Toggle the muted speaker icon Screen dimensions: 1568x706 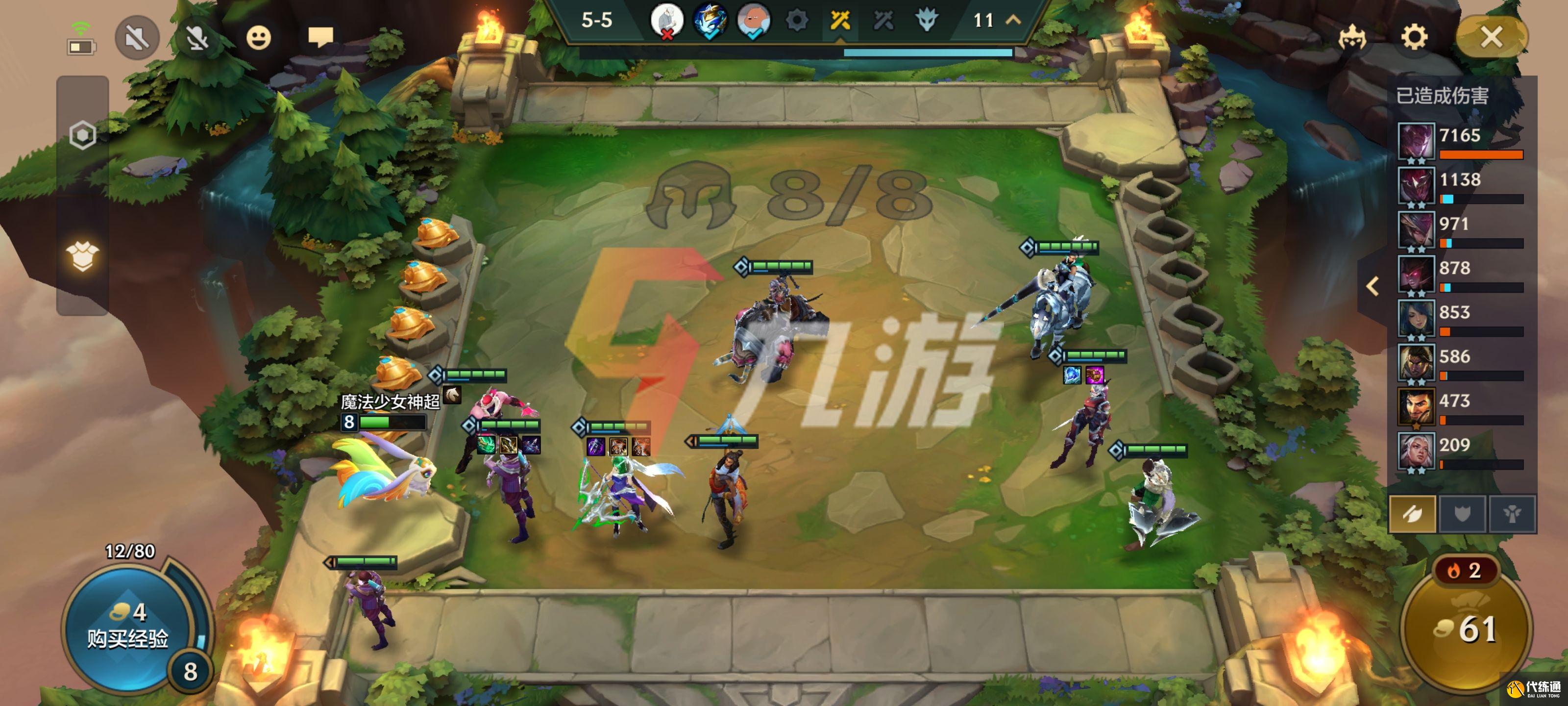point(137,38)
